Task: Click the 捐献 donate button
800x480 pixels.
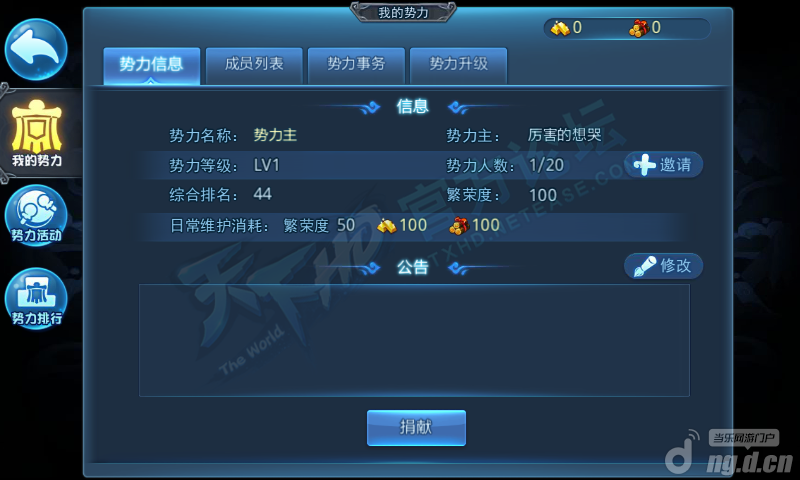Action: click(x=416, y=427)
